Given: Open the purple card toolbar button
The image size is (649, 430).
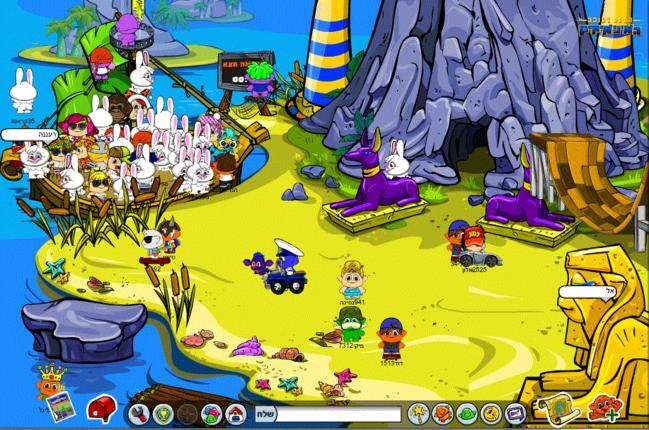Looking at the screenshot, I should [515, 413].
